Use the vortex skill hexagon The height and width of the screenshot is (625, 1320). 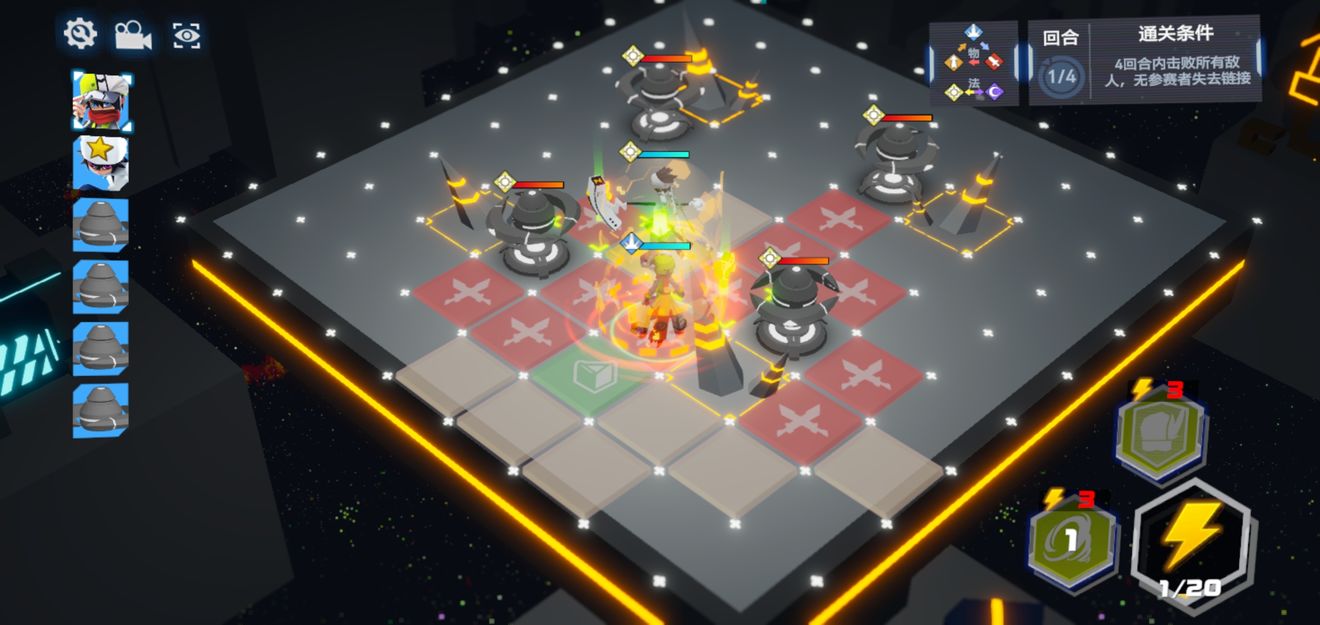point(1072,541)
